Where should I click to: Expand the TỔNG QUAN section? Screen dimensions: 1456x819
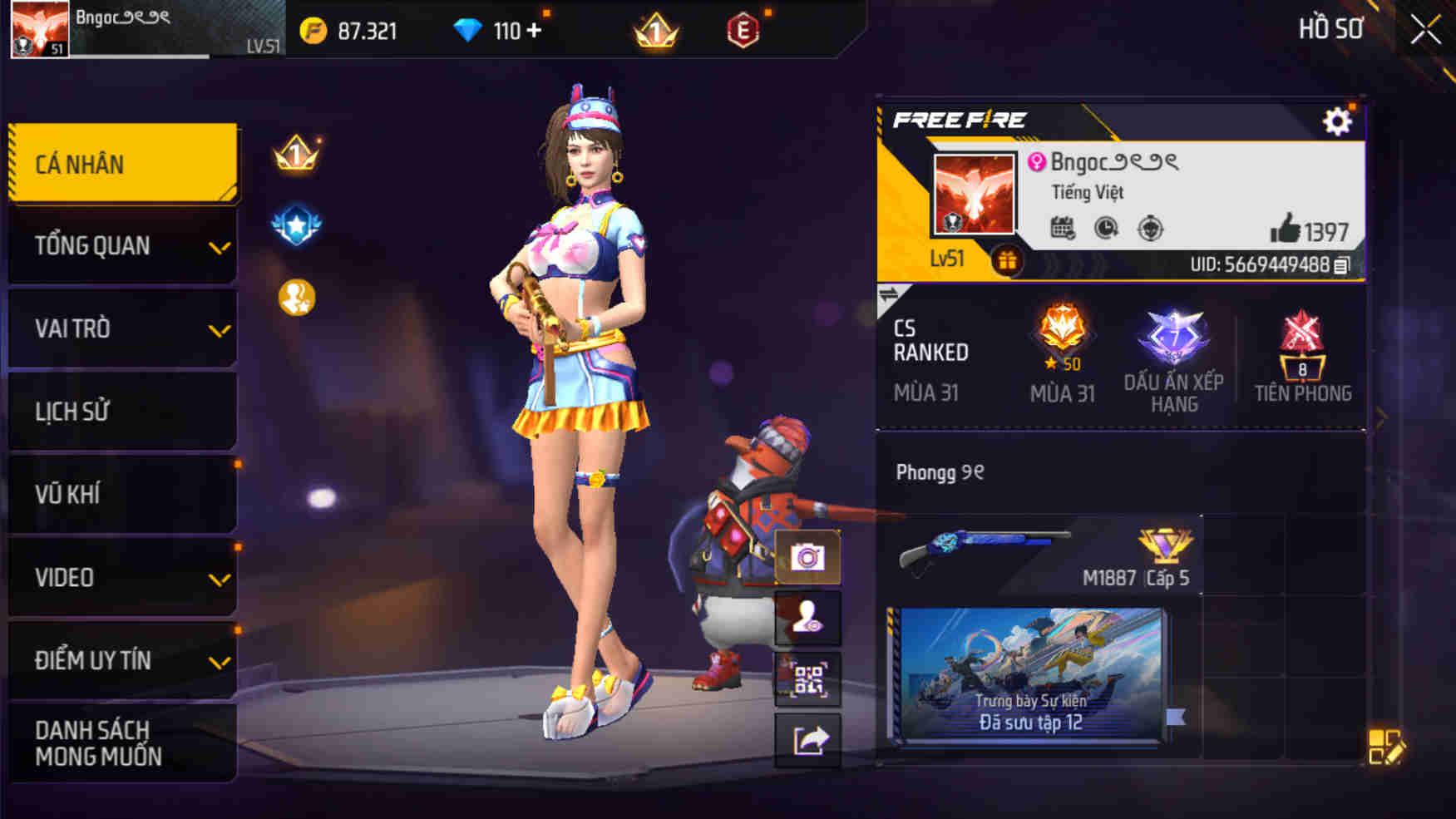coord(121,245)
